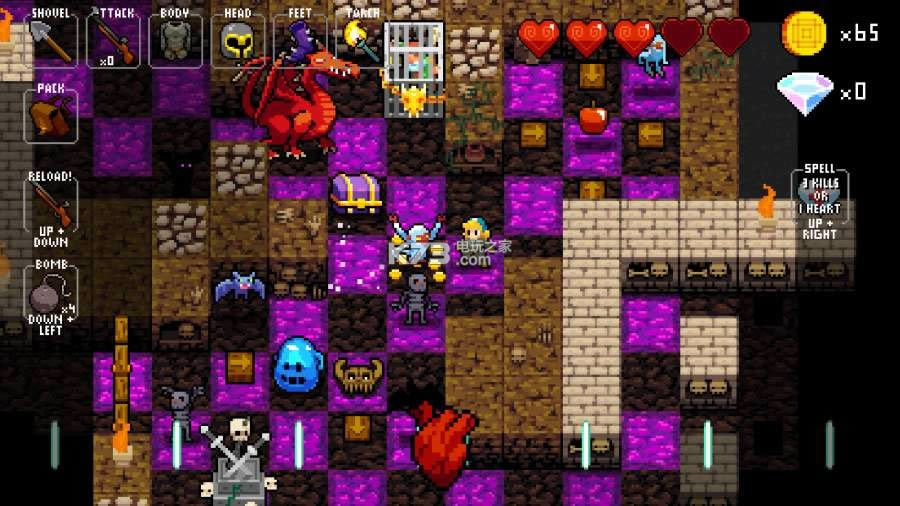
Task: Choose the Body armor slot
Action: point(175,40)
